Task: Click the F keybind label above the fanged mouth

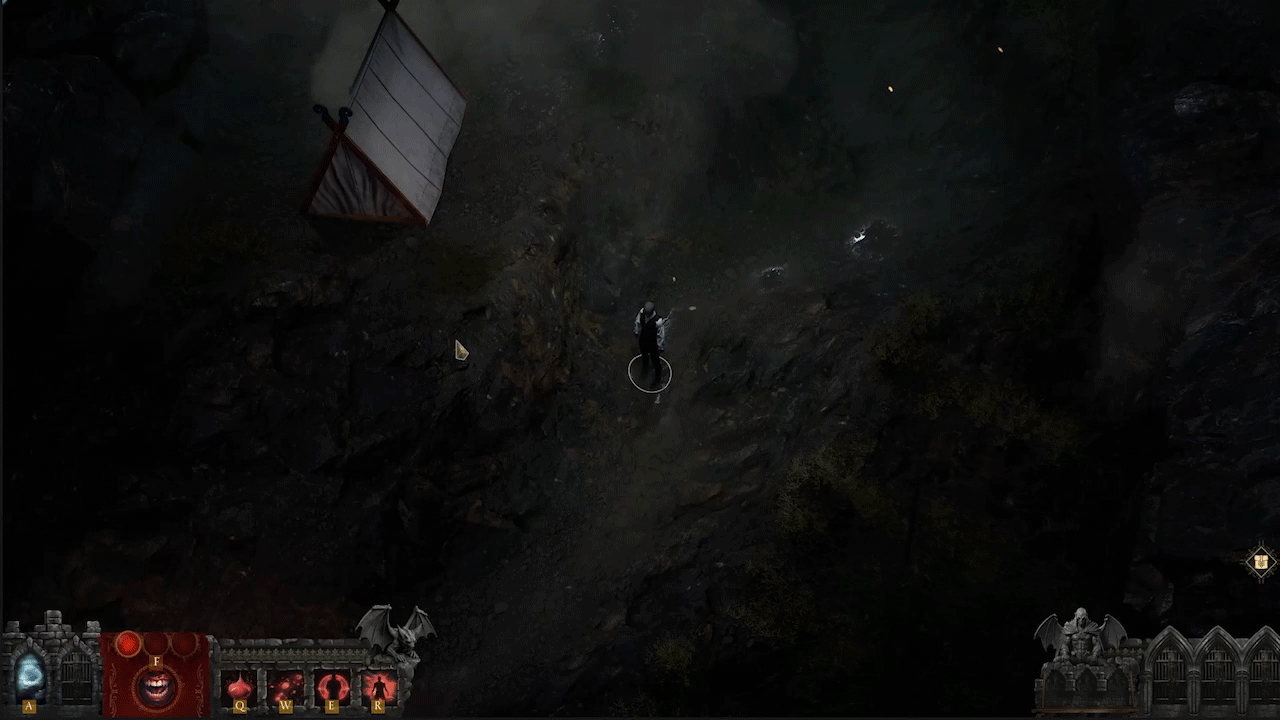Action: [x=156, y=661]
